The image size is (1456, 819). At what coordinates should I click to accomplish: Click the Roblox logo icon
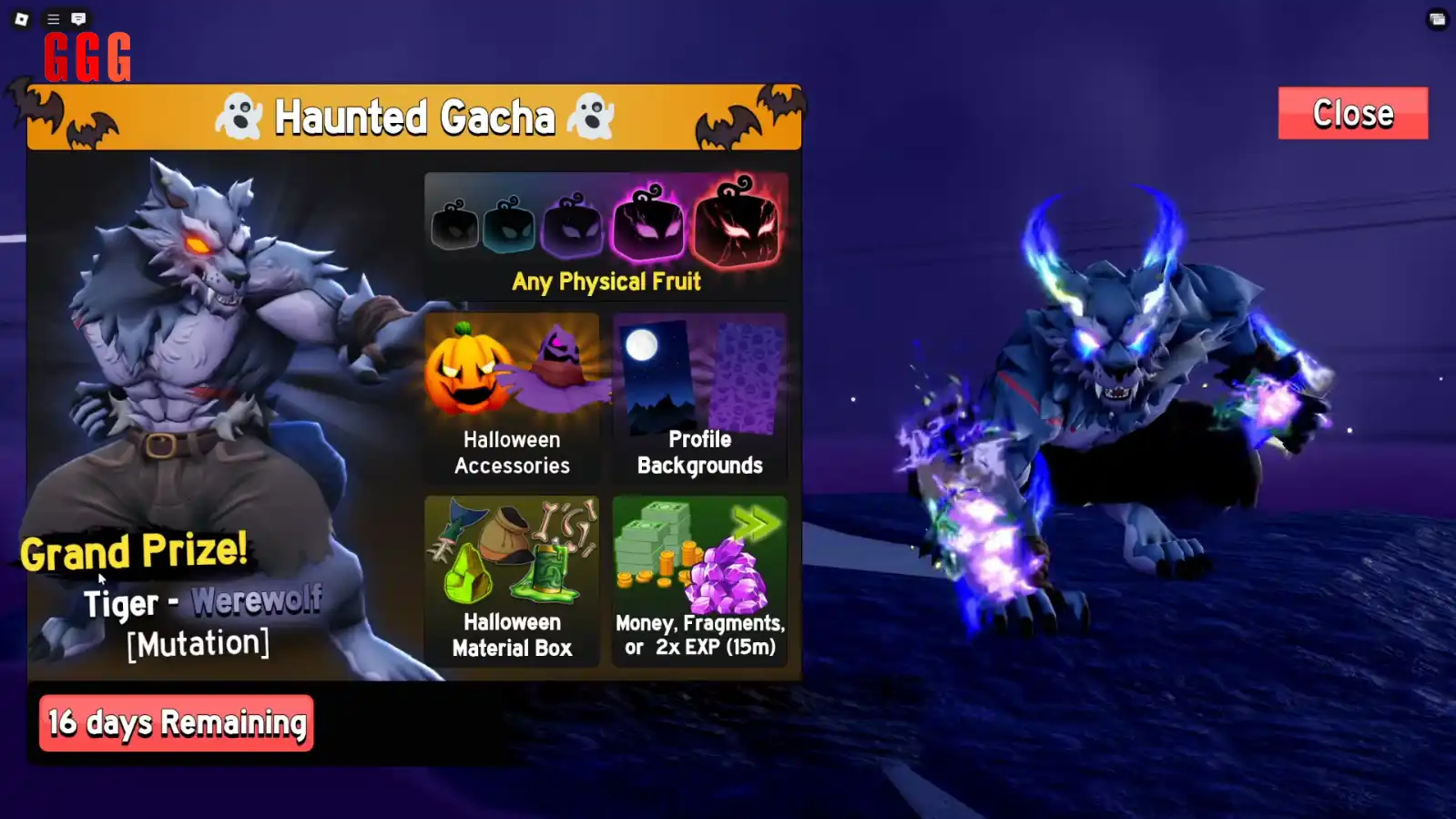[x=20, y=18]
